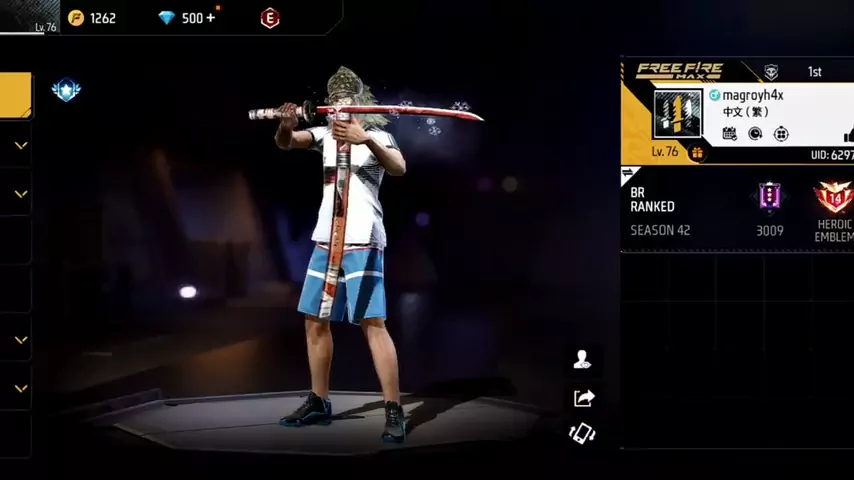Tap the blue star honor badge
The image size is (854, 480).
[x=66, y=90]
